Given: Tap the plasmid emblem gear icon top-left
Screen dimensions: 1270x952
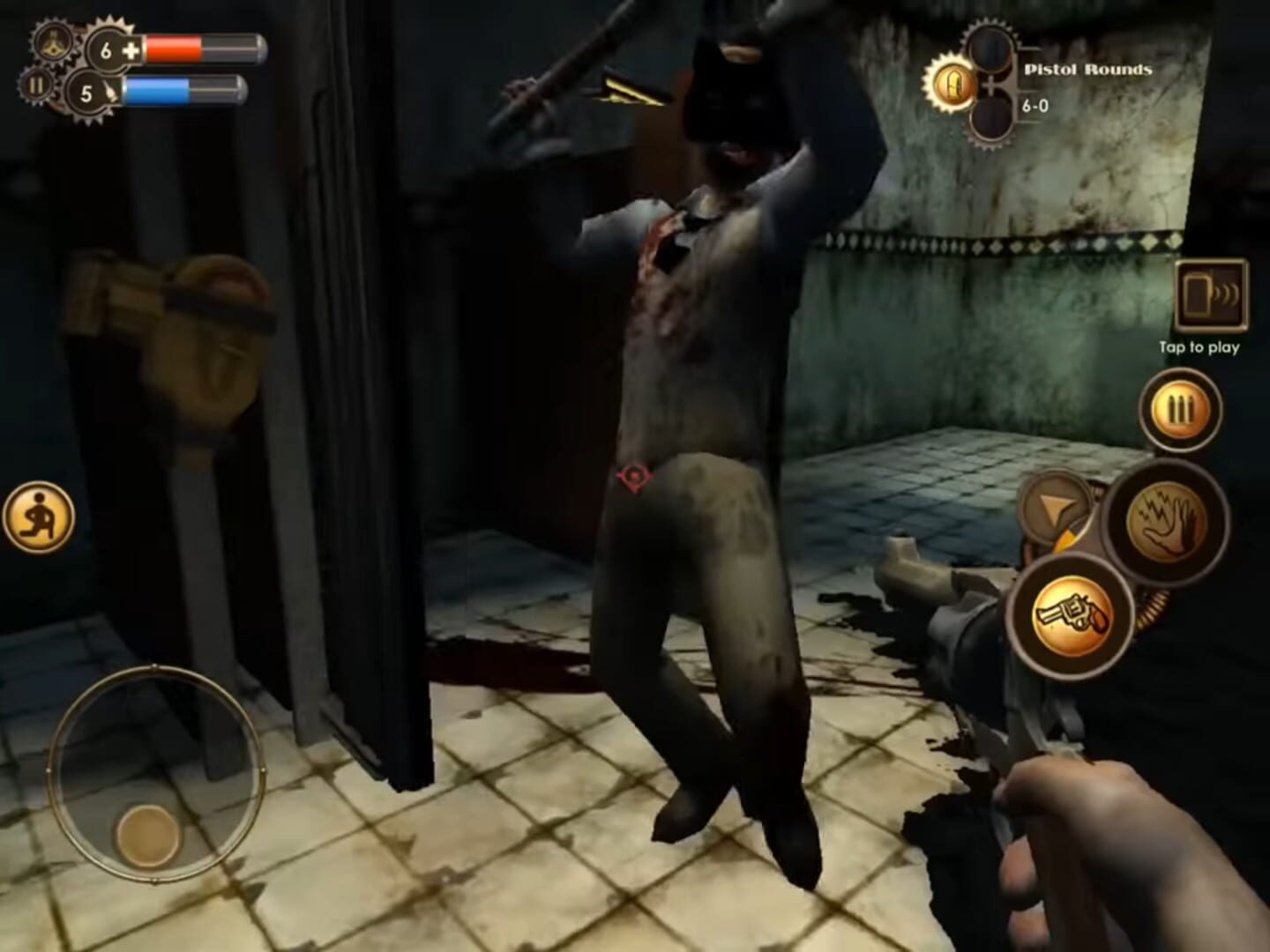Looking at the screenshot, I should click(53, 42).
